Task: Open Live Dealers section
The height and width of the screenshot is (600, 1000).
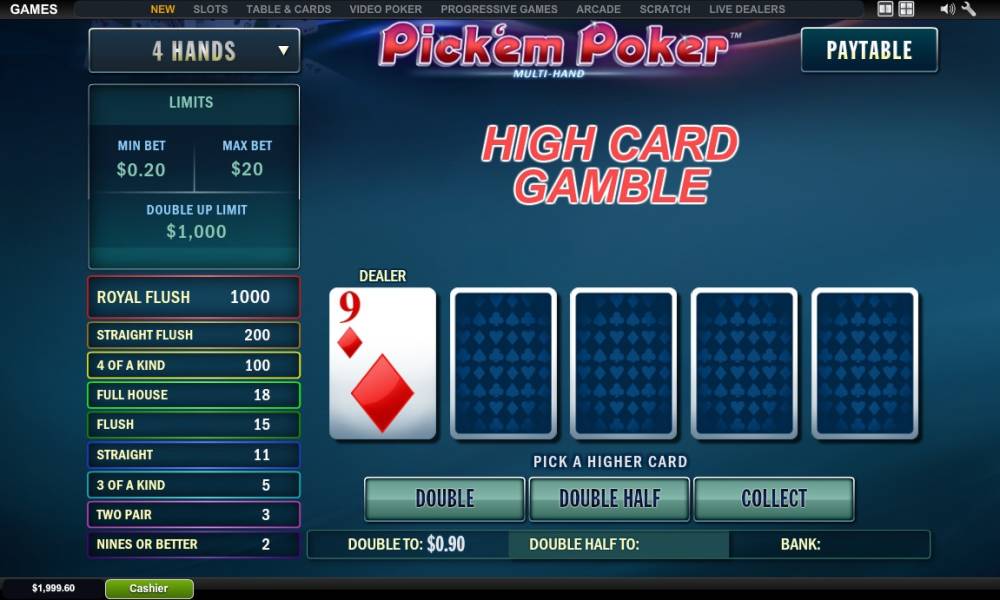Action: click(x=747, y=9)
